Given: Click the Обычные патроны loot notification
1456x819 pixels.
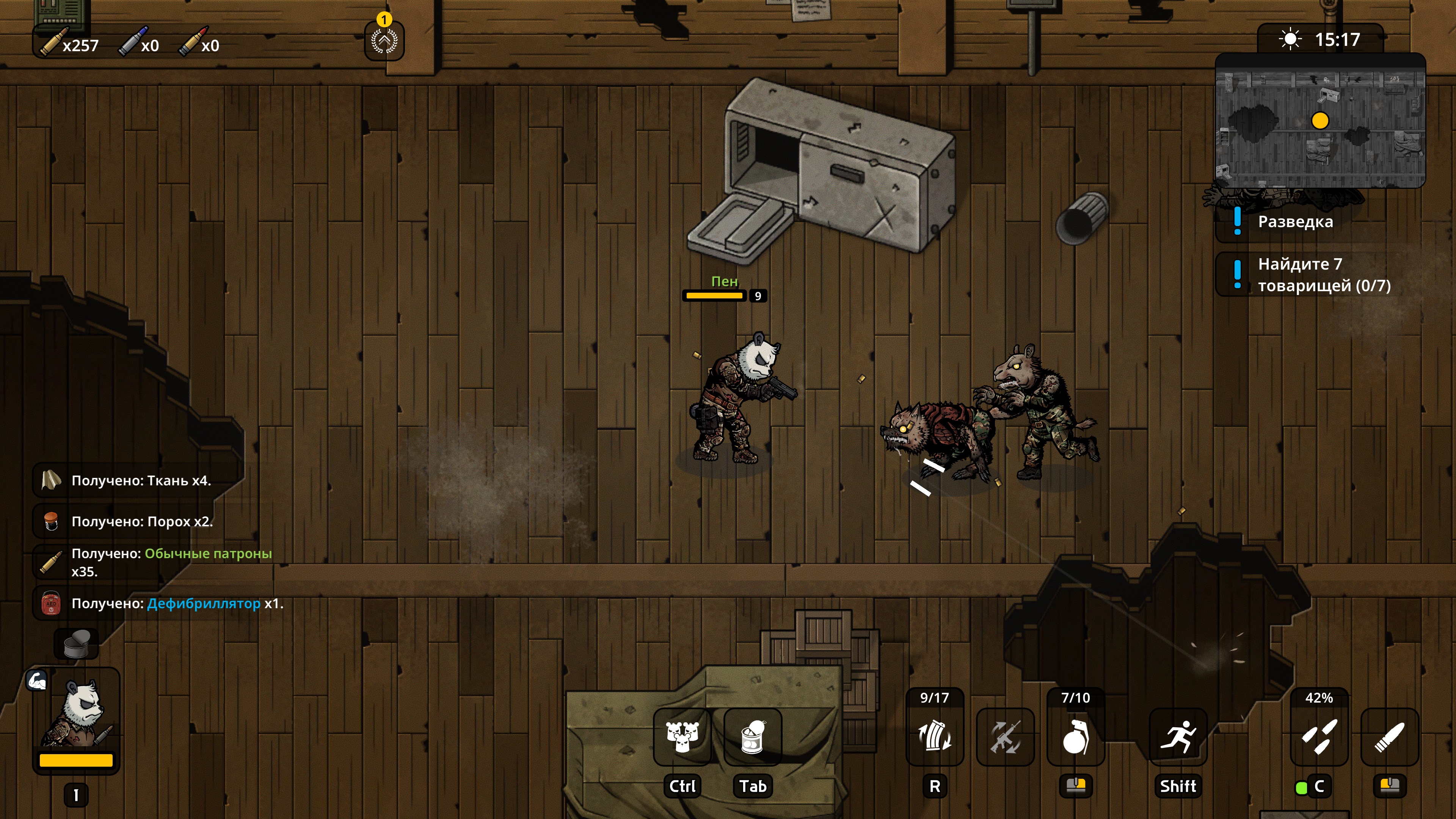Looking at the screenshot, I should [171, 562].
